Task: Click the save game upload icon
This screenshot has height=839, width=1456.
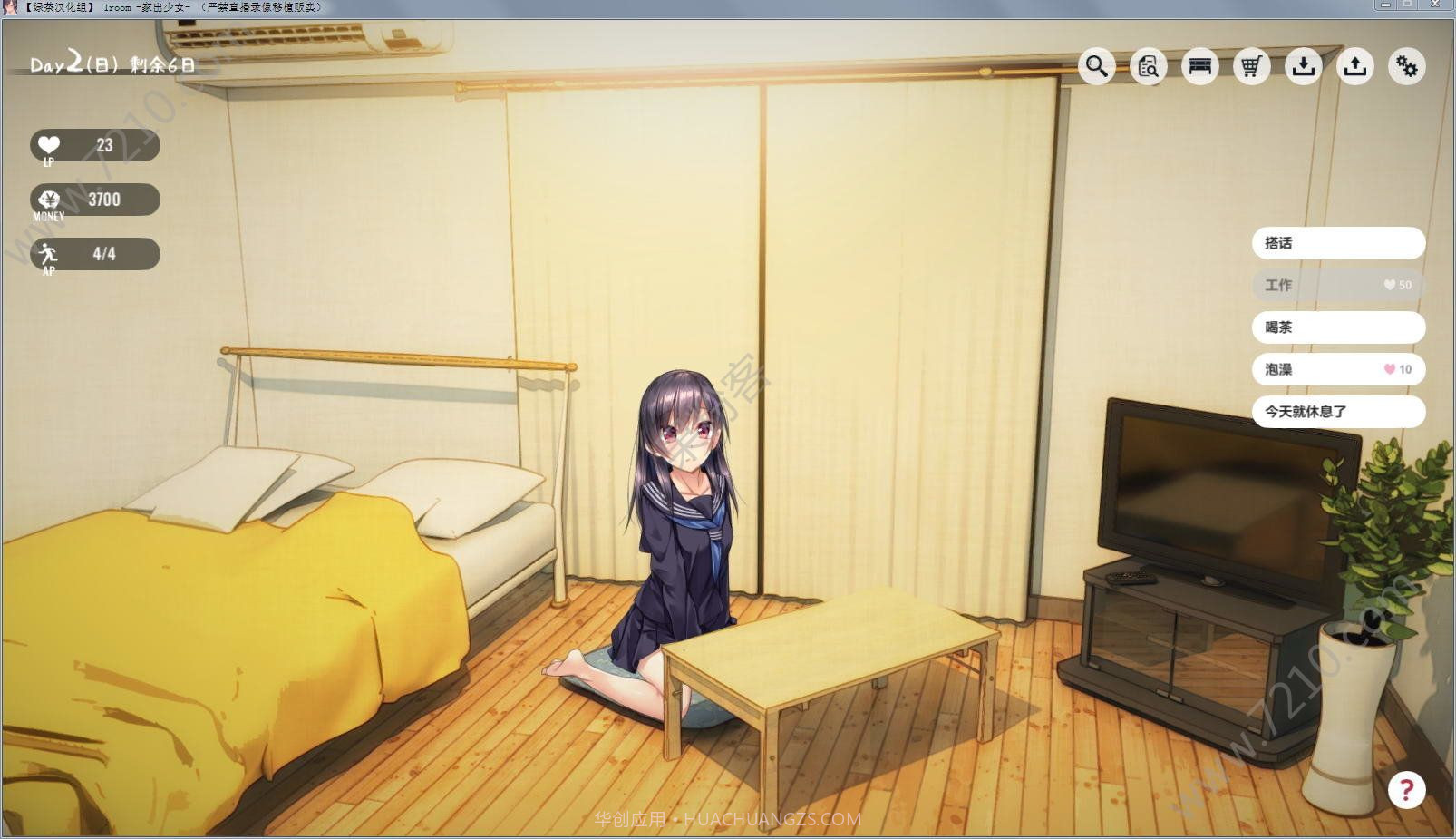Action: [x=1355, y=66]
